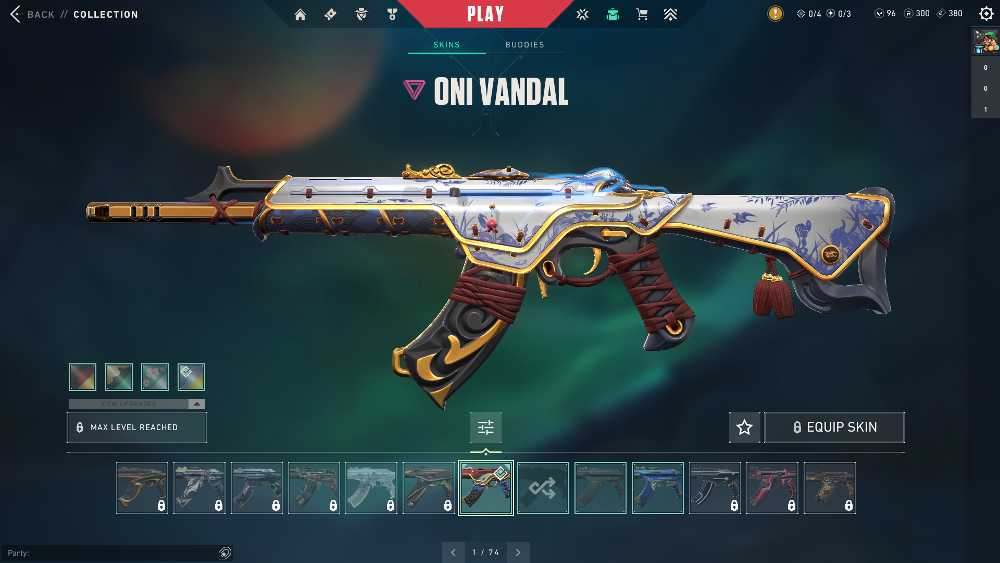
Task: Favorite this skin with the star button
Action: (744, 427)
